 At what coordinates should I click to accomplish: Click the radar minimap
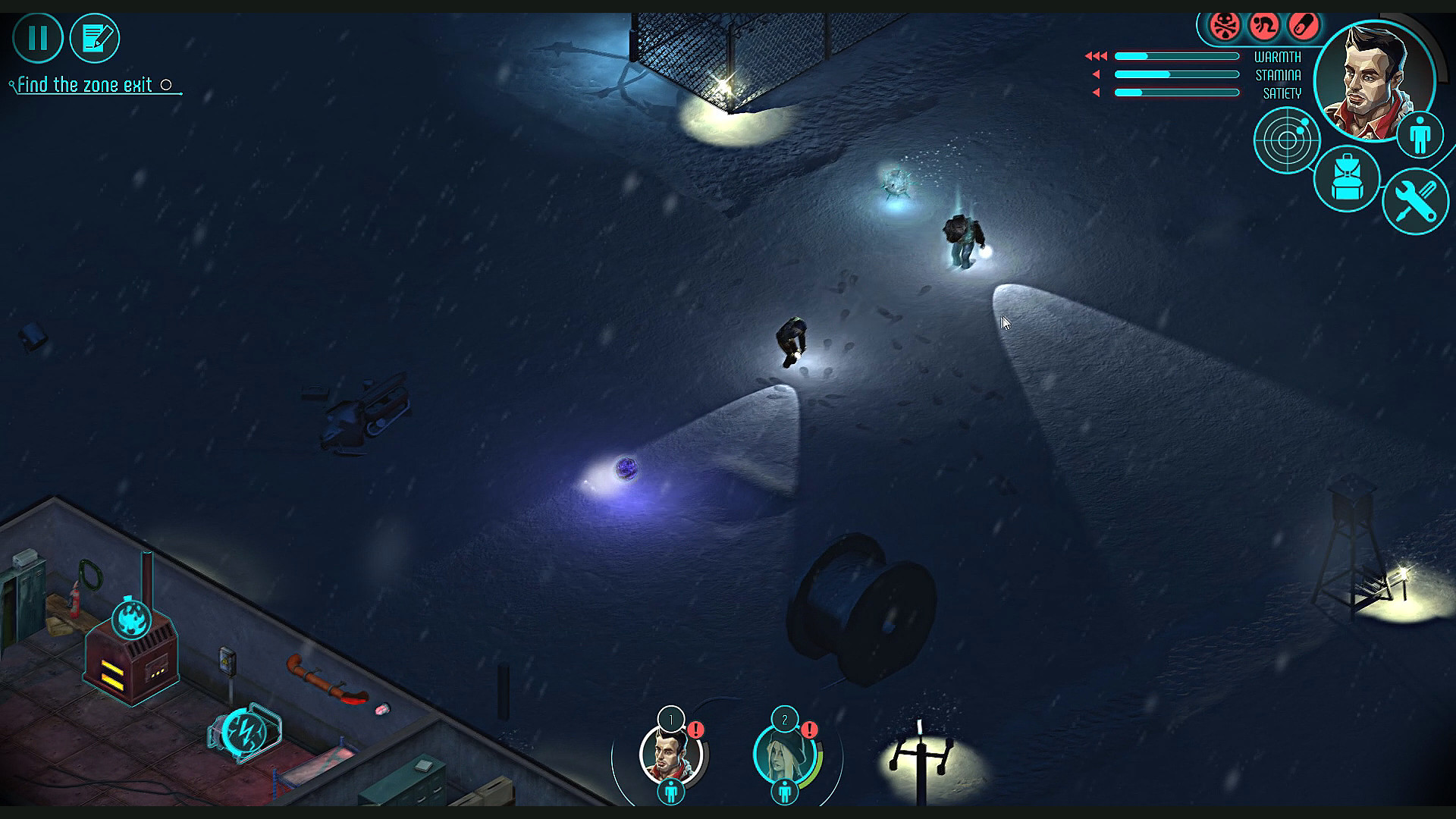(1285, 140)
